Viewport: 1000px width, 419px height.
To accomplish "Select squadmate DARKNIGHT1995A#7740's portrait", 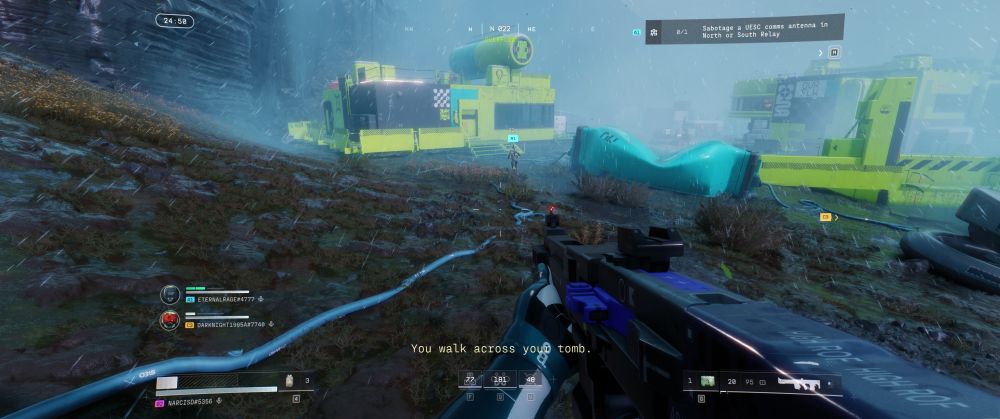I will (170, 320).
